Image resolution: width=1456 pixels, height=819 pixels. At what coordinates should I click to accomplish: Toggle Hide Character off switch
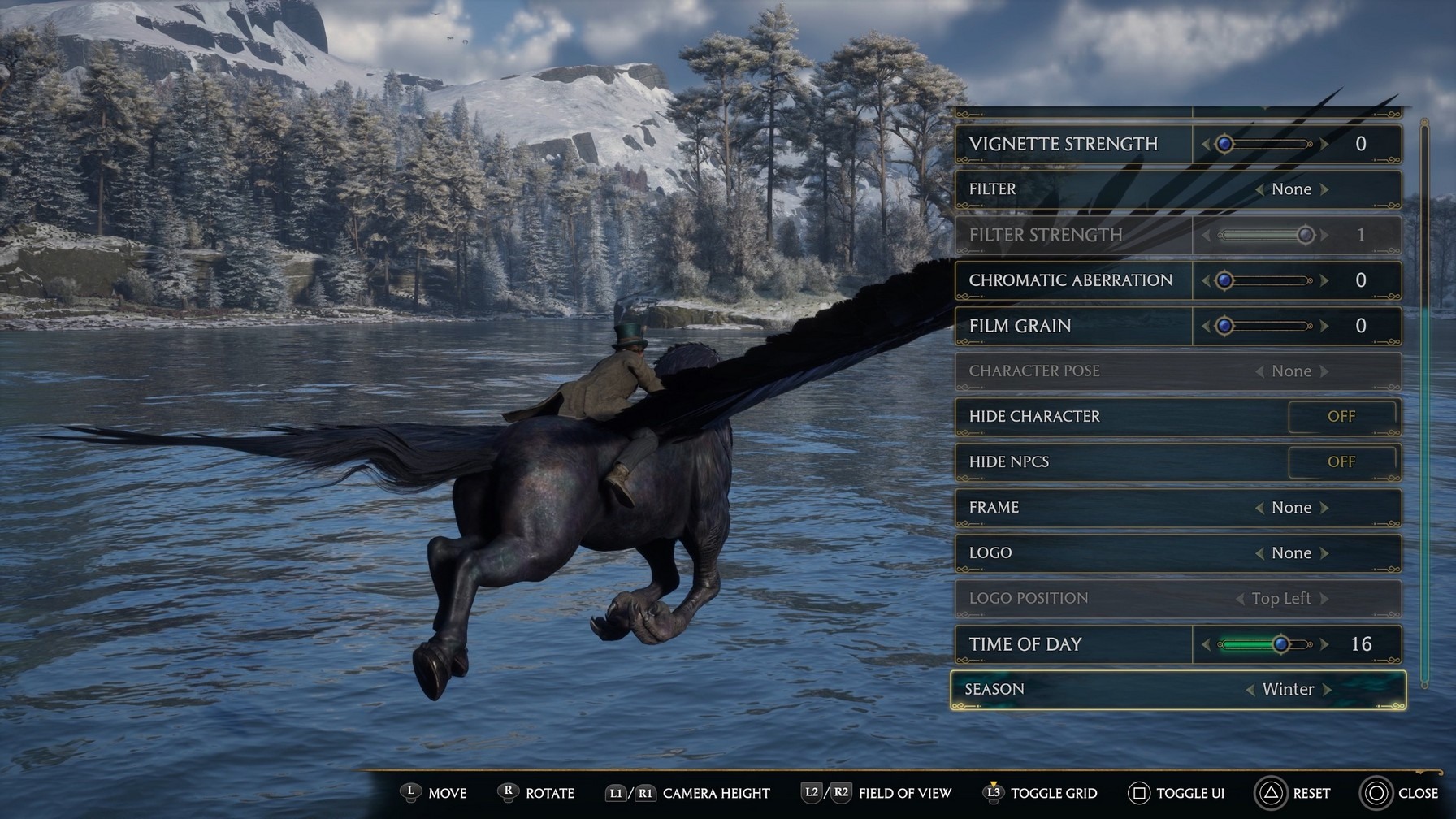(x=1341, y=417)
